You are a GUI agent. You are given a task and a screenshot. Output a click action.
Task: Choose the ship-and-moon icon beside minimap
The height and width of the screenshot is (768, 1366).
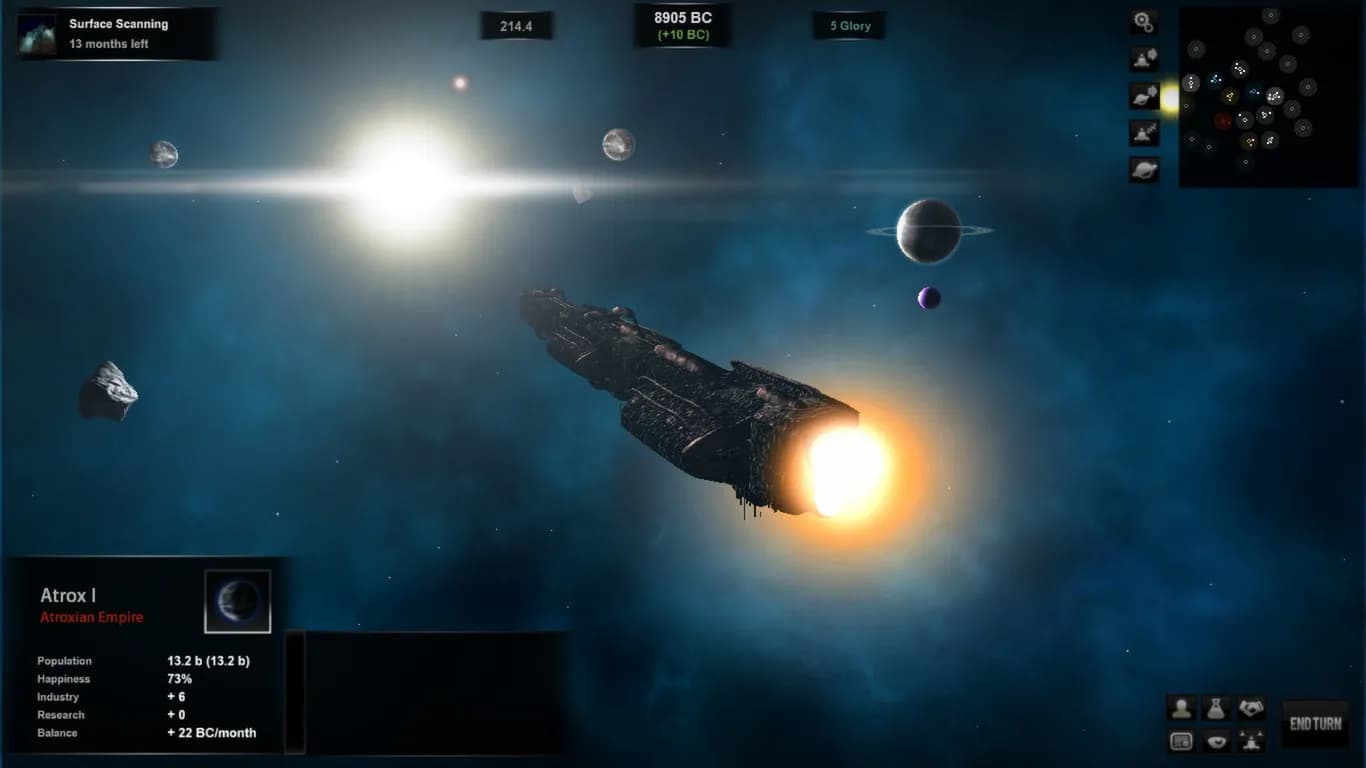[1144, 58]
